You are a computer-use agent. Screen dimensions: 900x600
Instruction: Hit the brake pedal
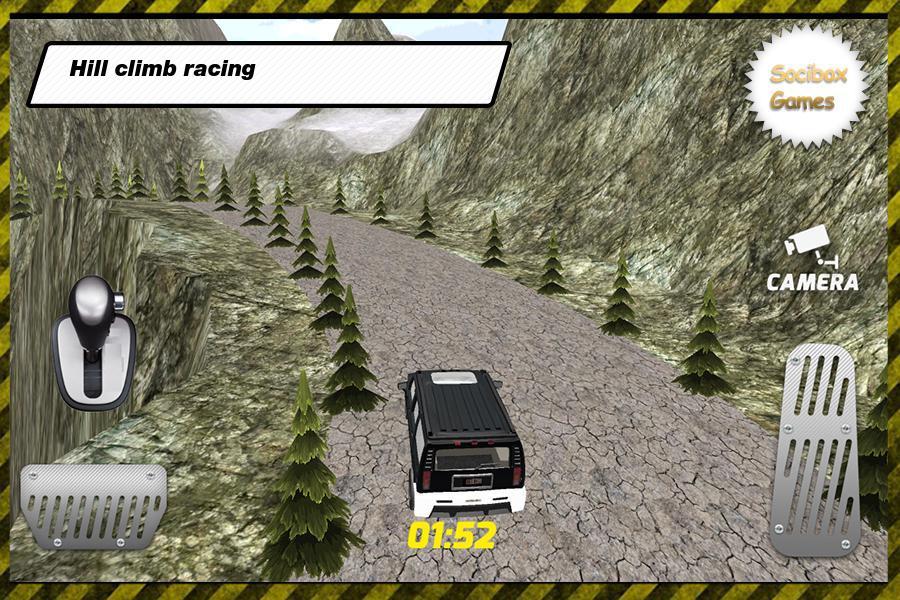coord(94,505)
